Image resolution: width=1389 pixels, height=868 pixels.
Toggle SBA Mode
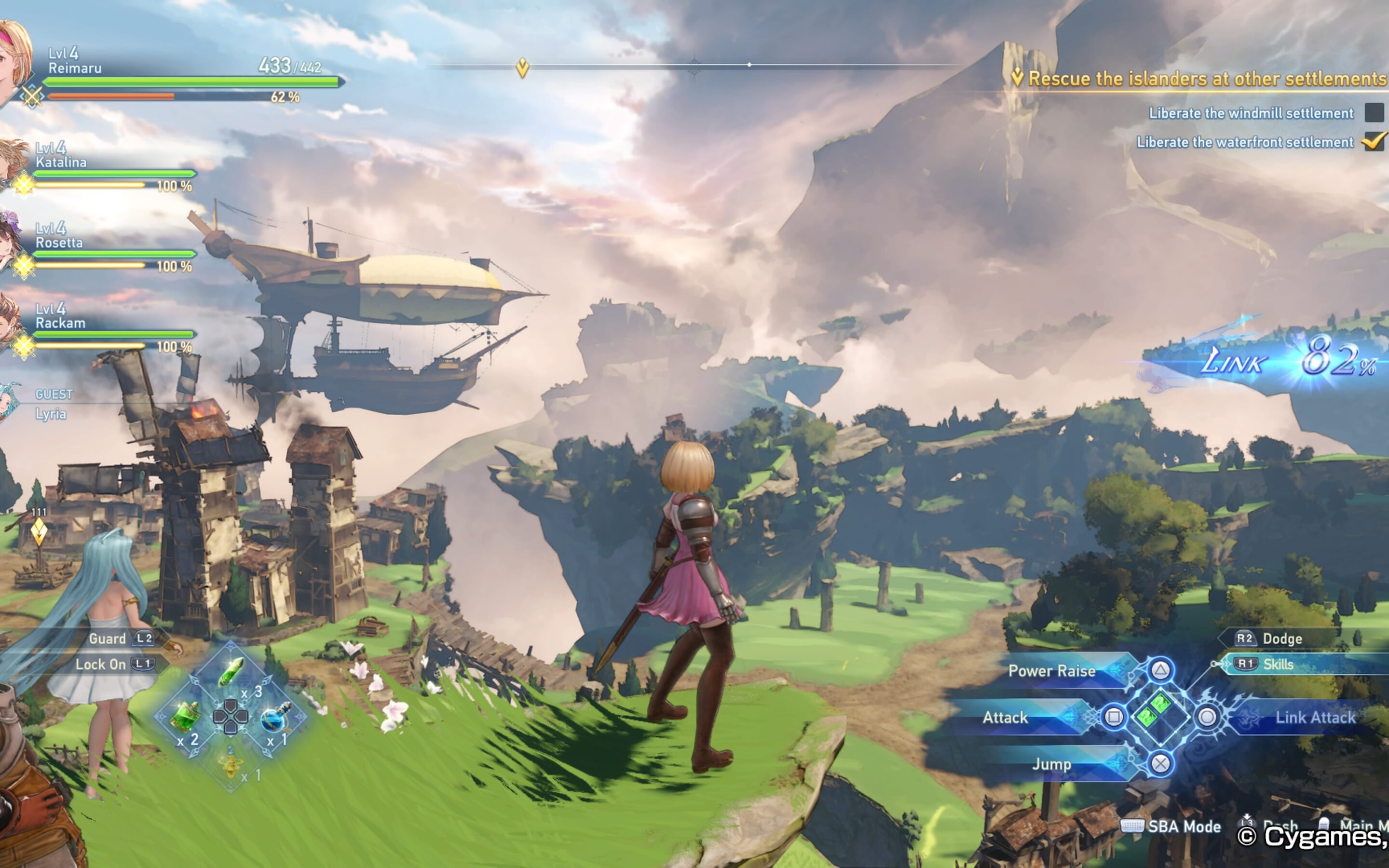[1184, 827]
